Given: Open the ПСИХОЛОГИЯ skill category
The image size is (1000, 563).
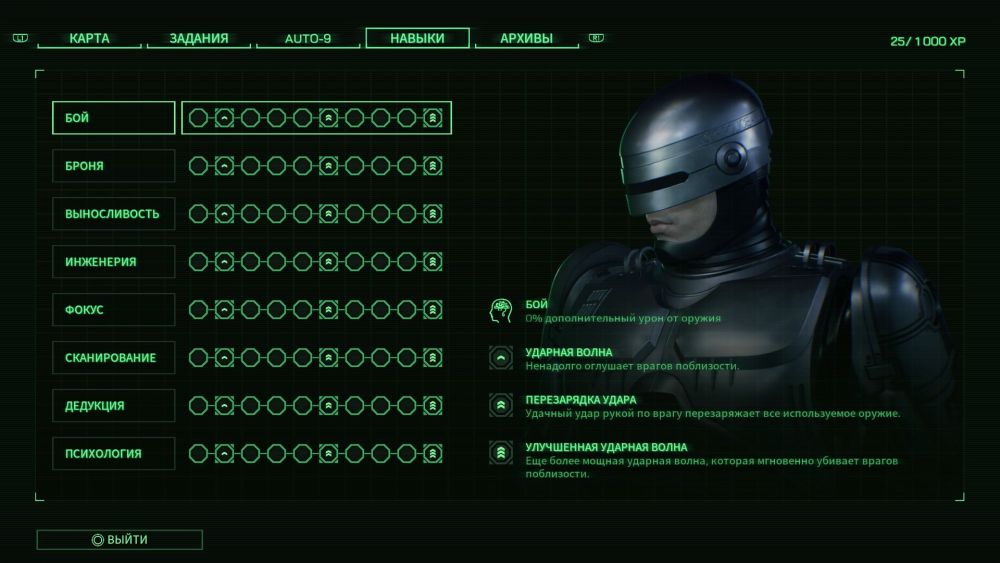Looking at the screenshot, I should pos(113,454).
